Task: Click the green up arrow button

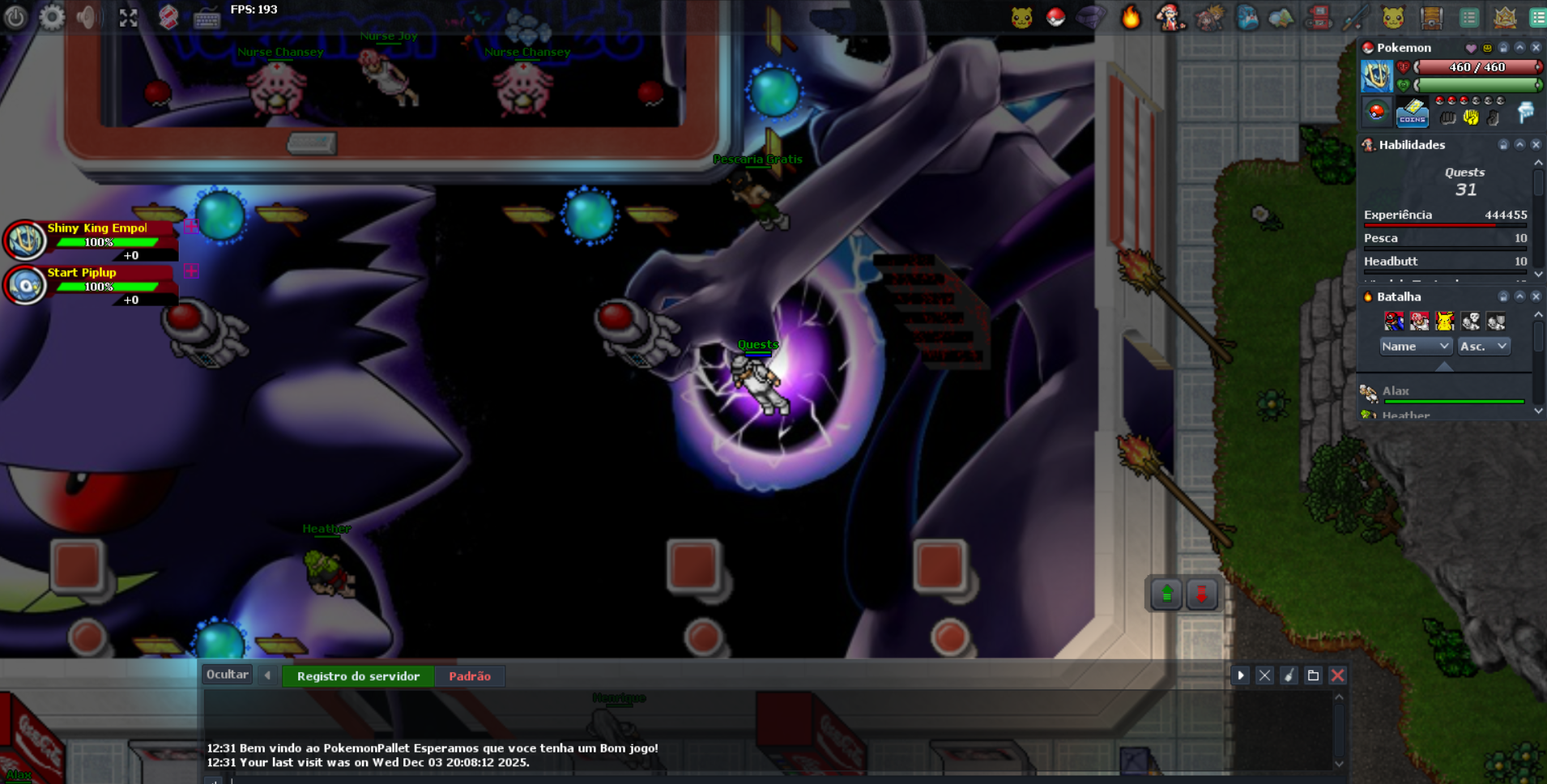Action: point(1166,594)
